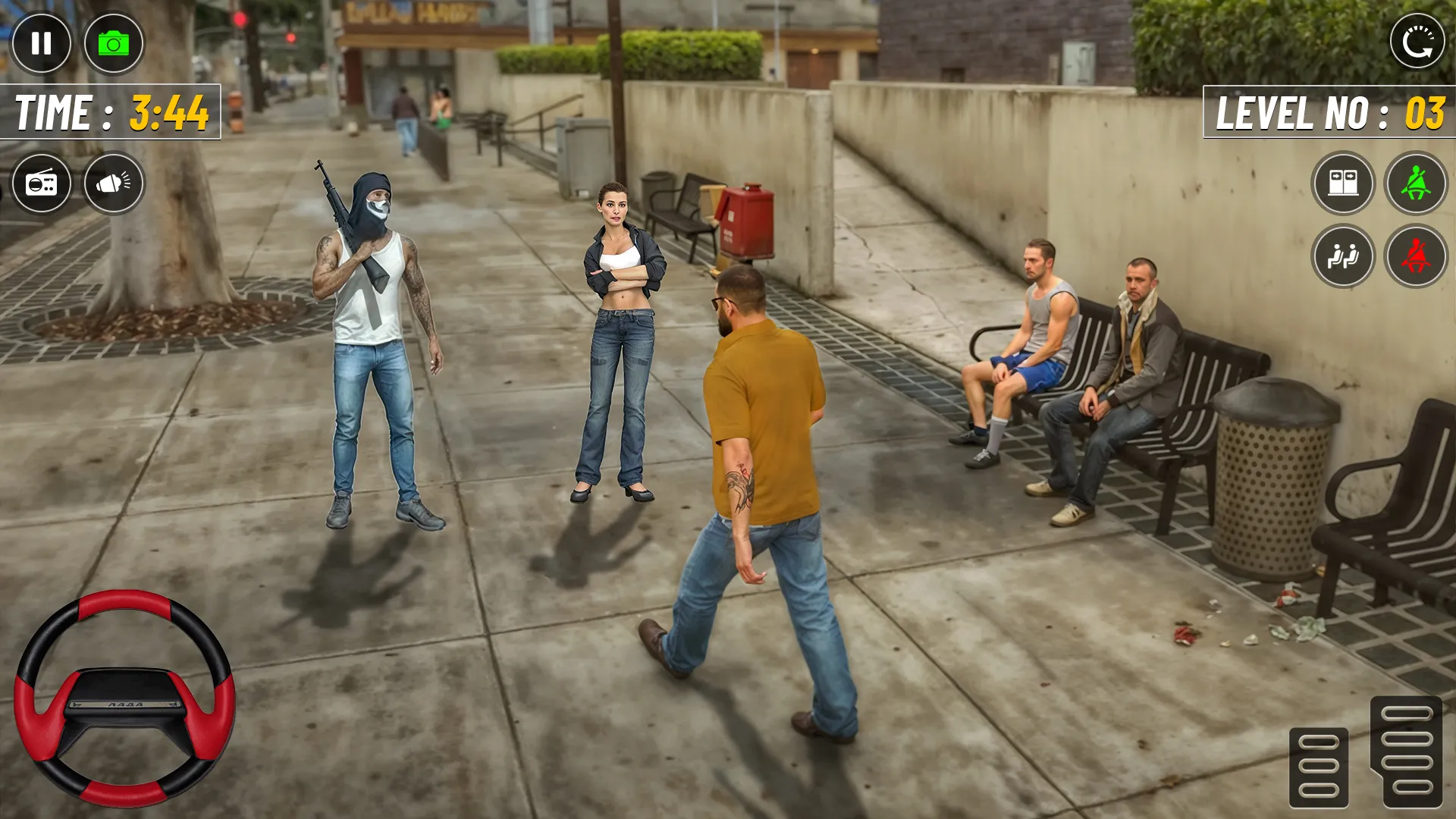Select the camera view icon
1456x819 pixels.
click(x=112, y=43)
